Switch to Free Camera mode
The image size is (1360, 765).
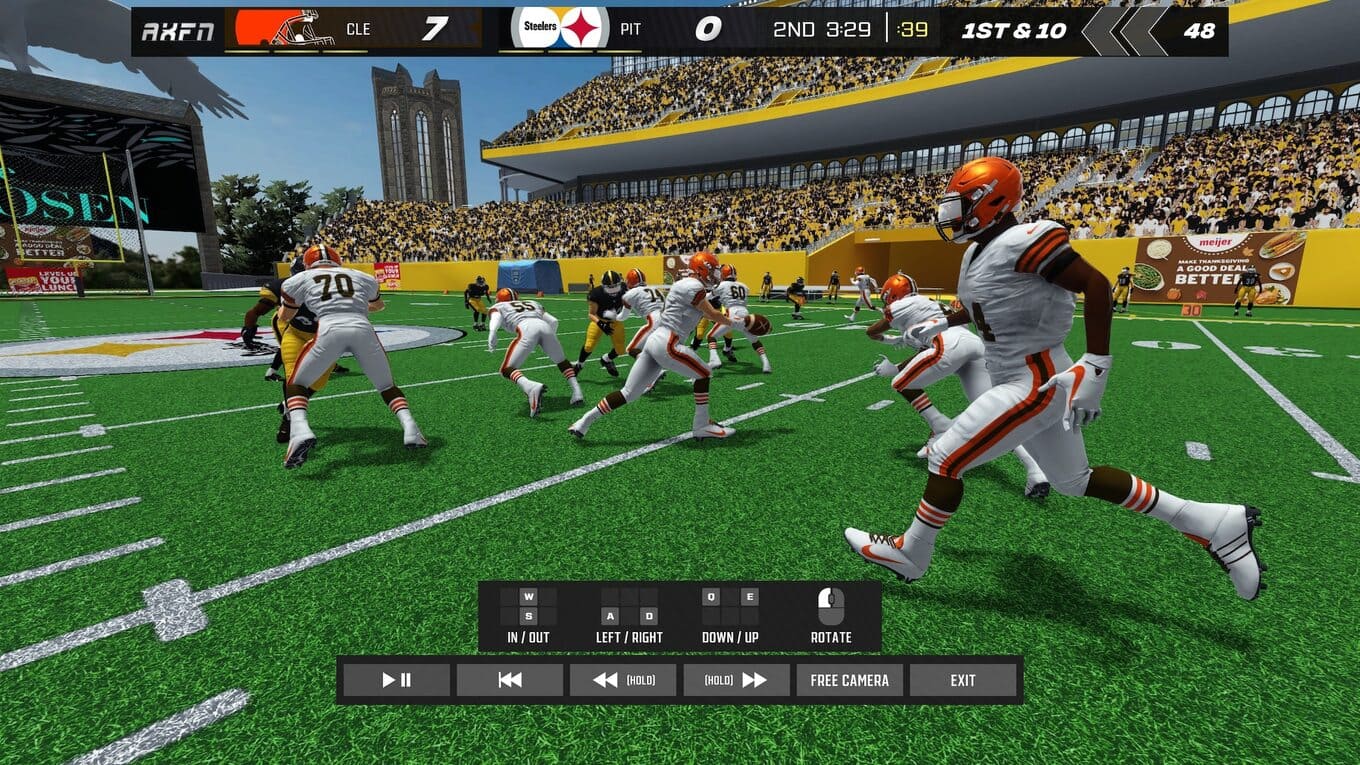849,680
